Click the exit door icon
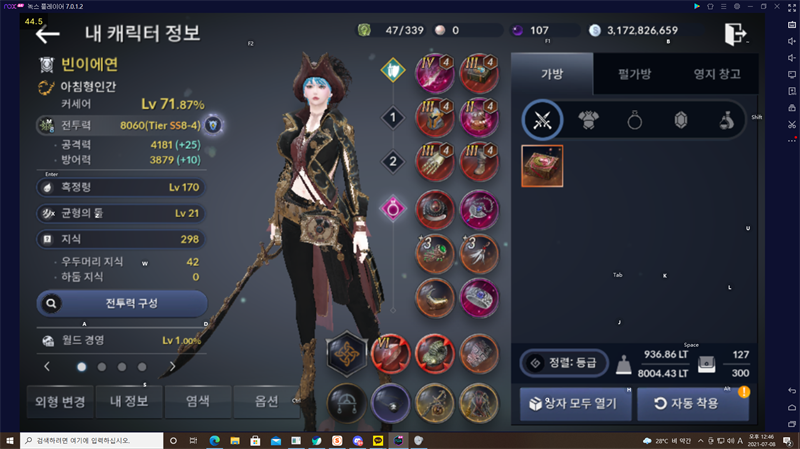Screen dimensions: 800x449 tap(736, 32)
